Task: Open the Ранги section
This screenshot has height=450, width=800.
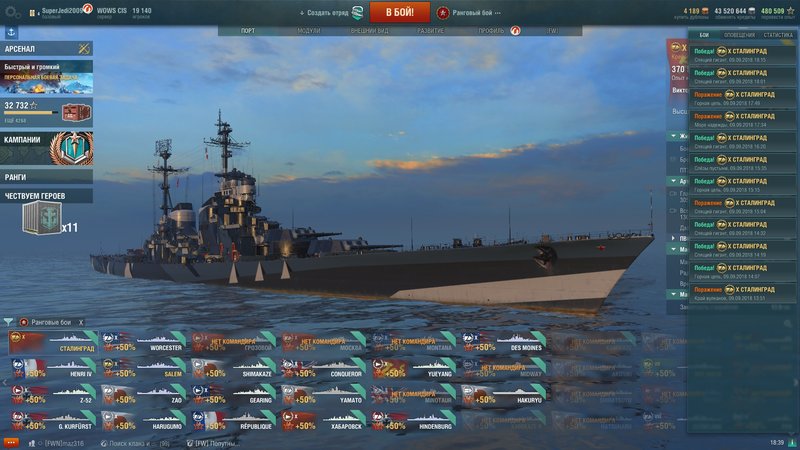Action: click(x=46, y=177)
